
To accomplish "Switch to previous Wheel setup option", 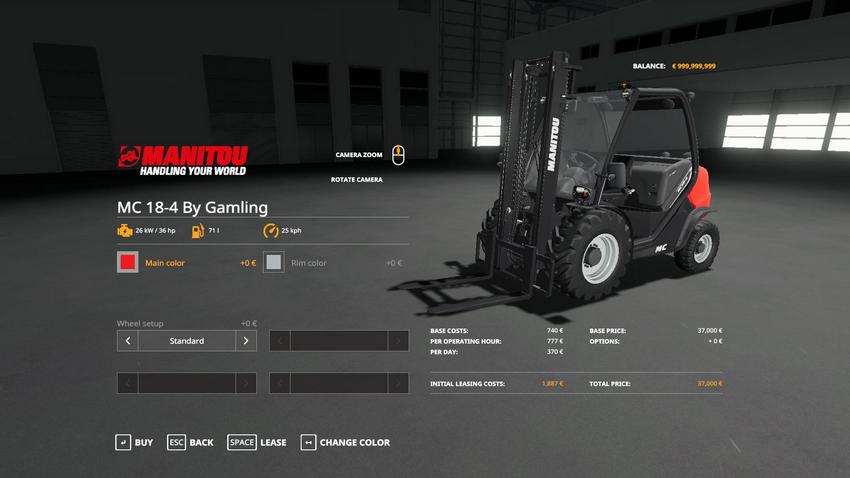I will click(x=127, y=341).
